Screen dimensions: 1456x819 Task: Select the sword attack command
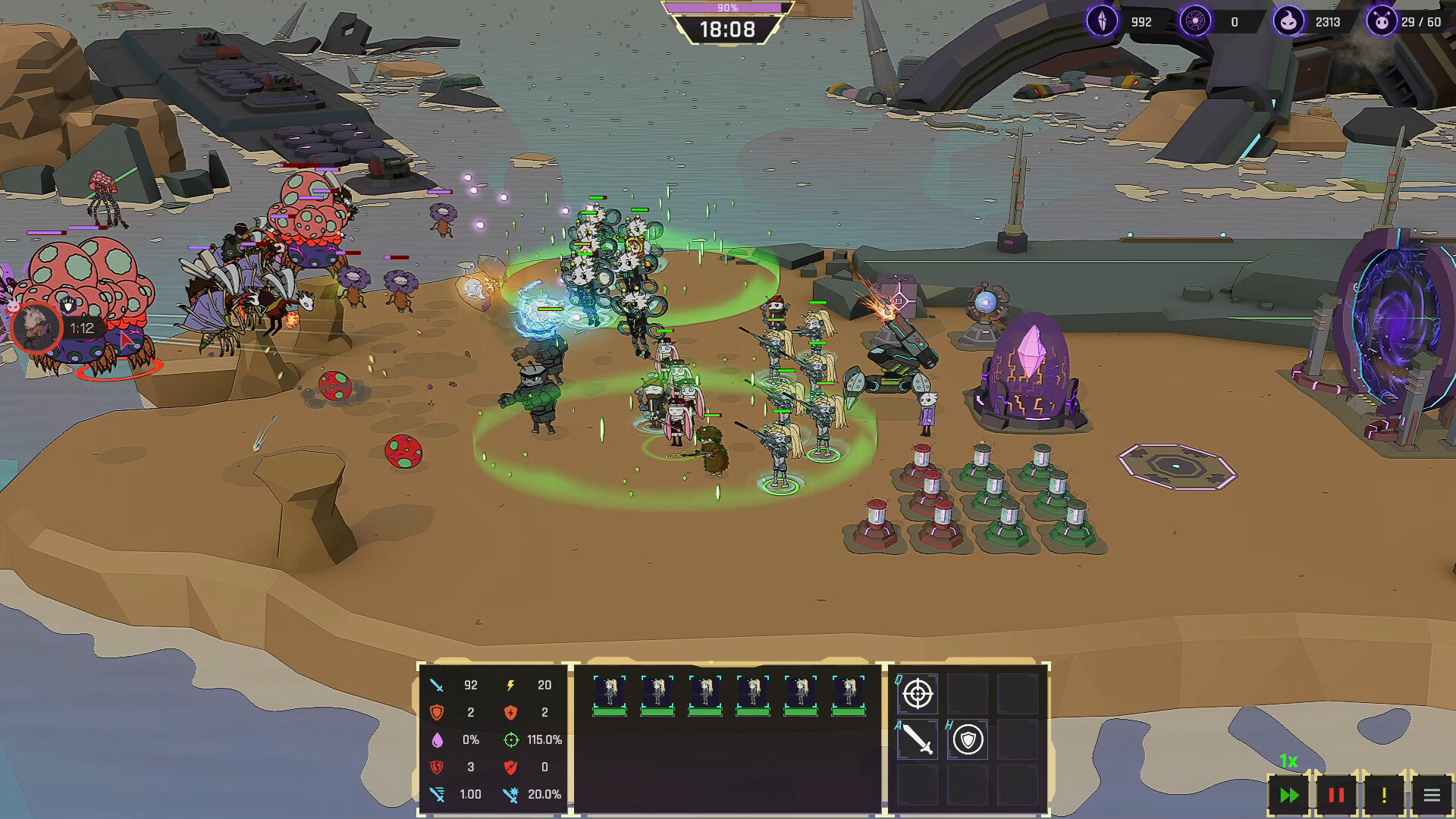[x=918, y=739]
